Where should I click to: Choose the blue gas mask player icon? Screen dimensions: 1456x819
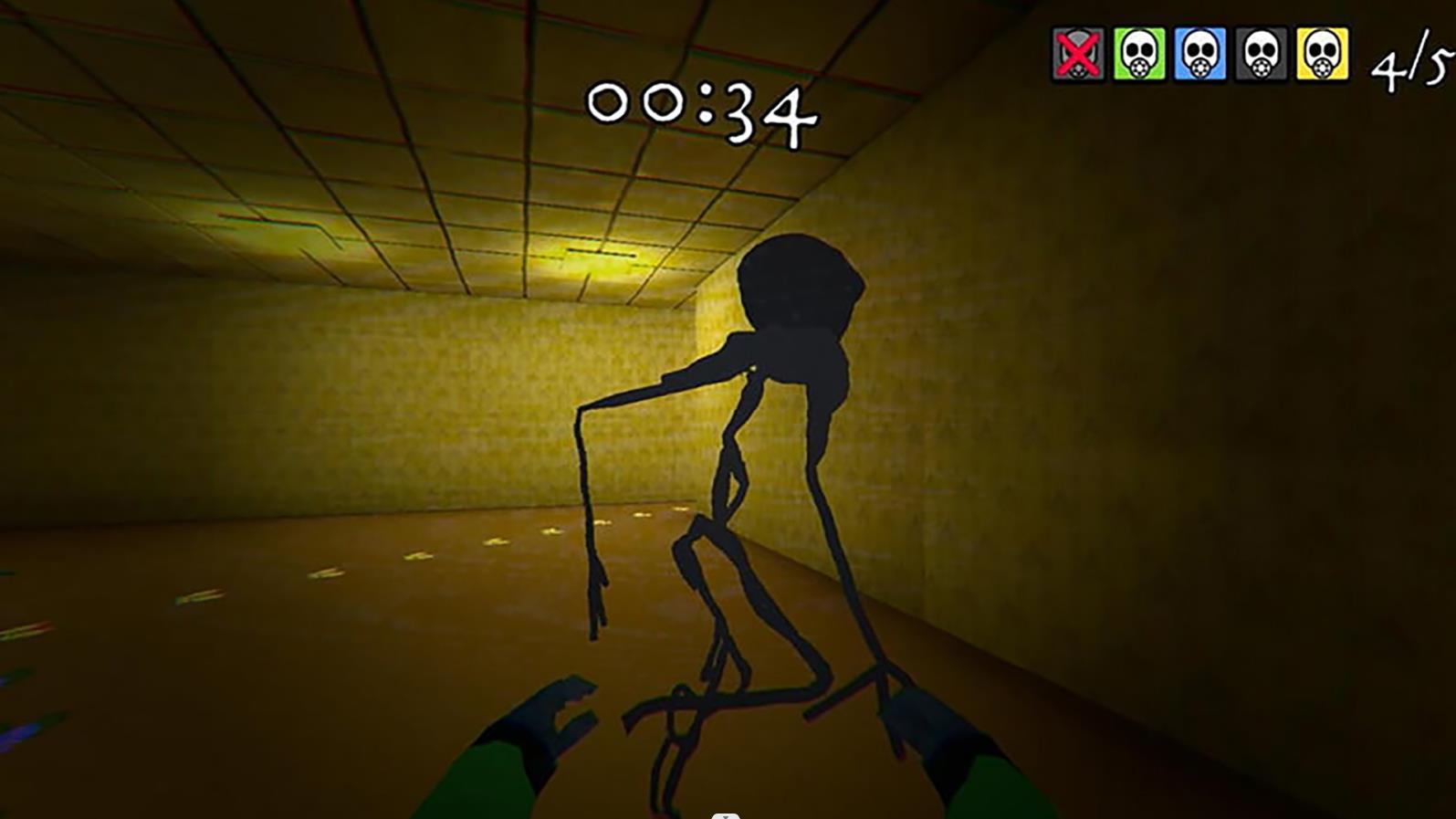(x=1200, y=55)
